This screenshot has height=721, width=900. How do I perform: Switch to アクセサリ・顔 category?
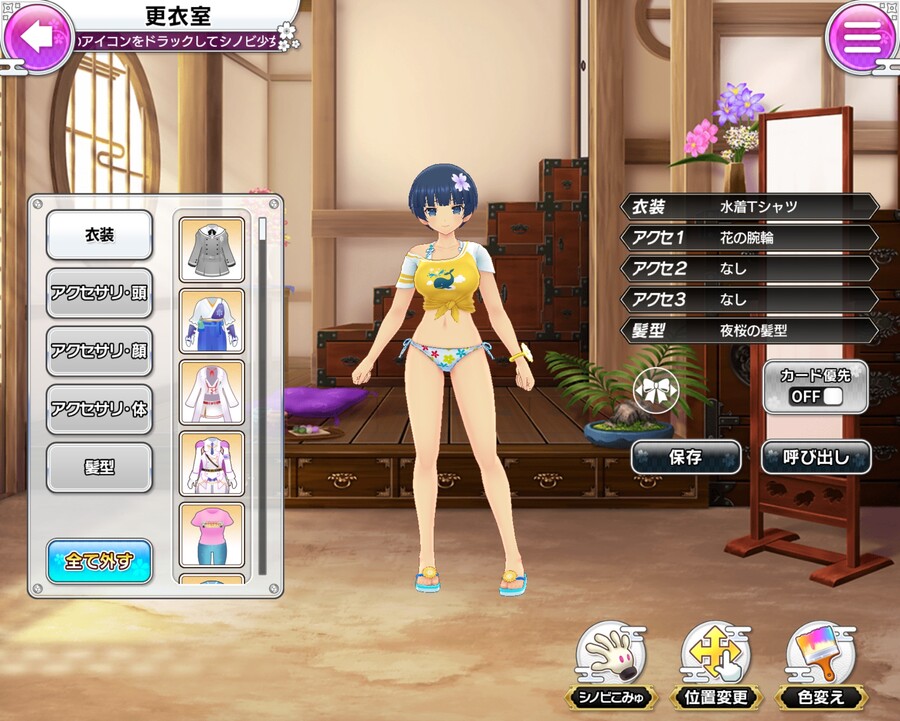(x=99, y=351)
